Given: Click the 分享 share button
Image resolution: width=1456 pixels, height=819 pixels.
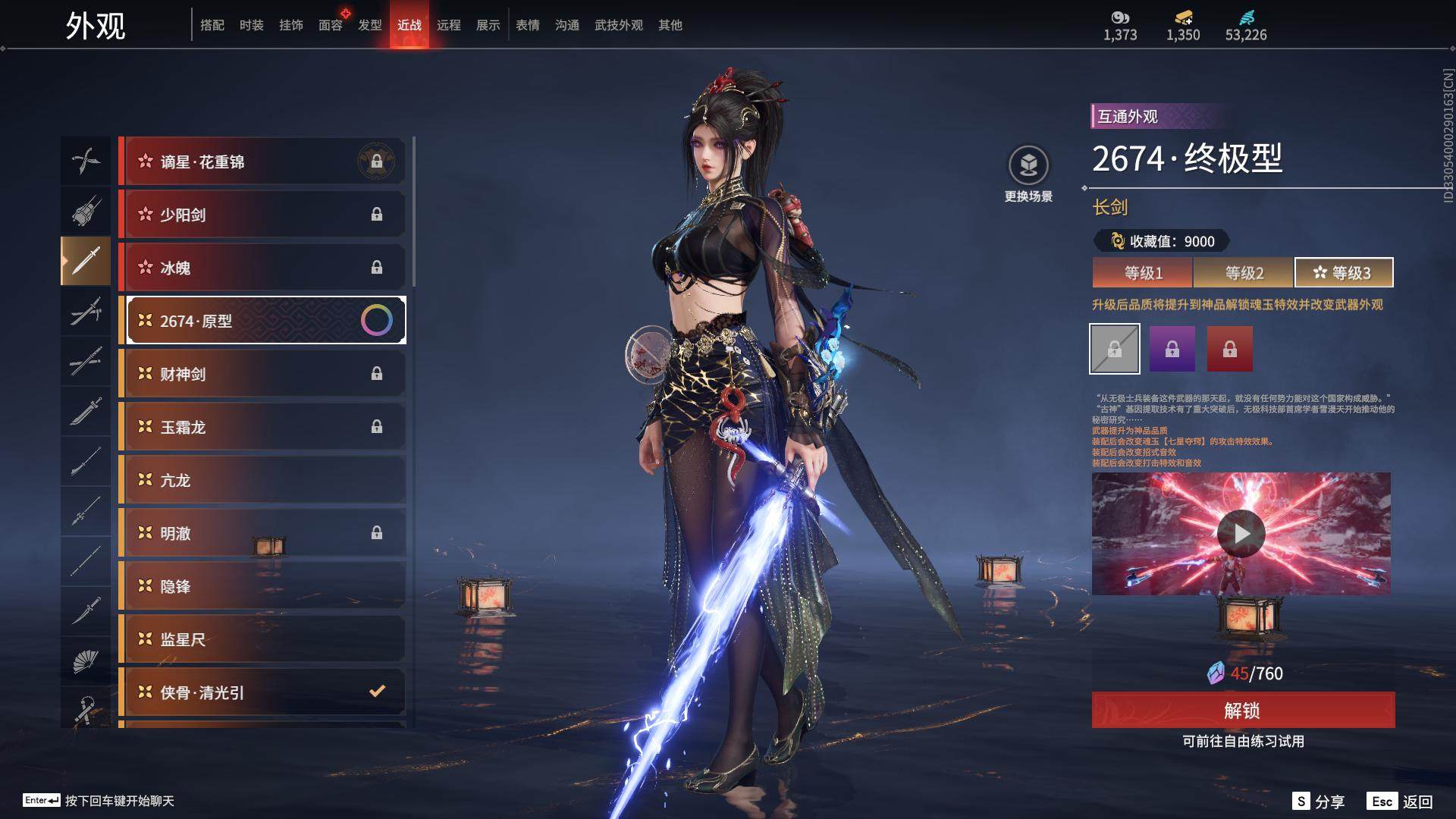Looking at the screenshot, I should [x=1319, y=802].
